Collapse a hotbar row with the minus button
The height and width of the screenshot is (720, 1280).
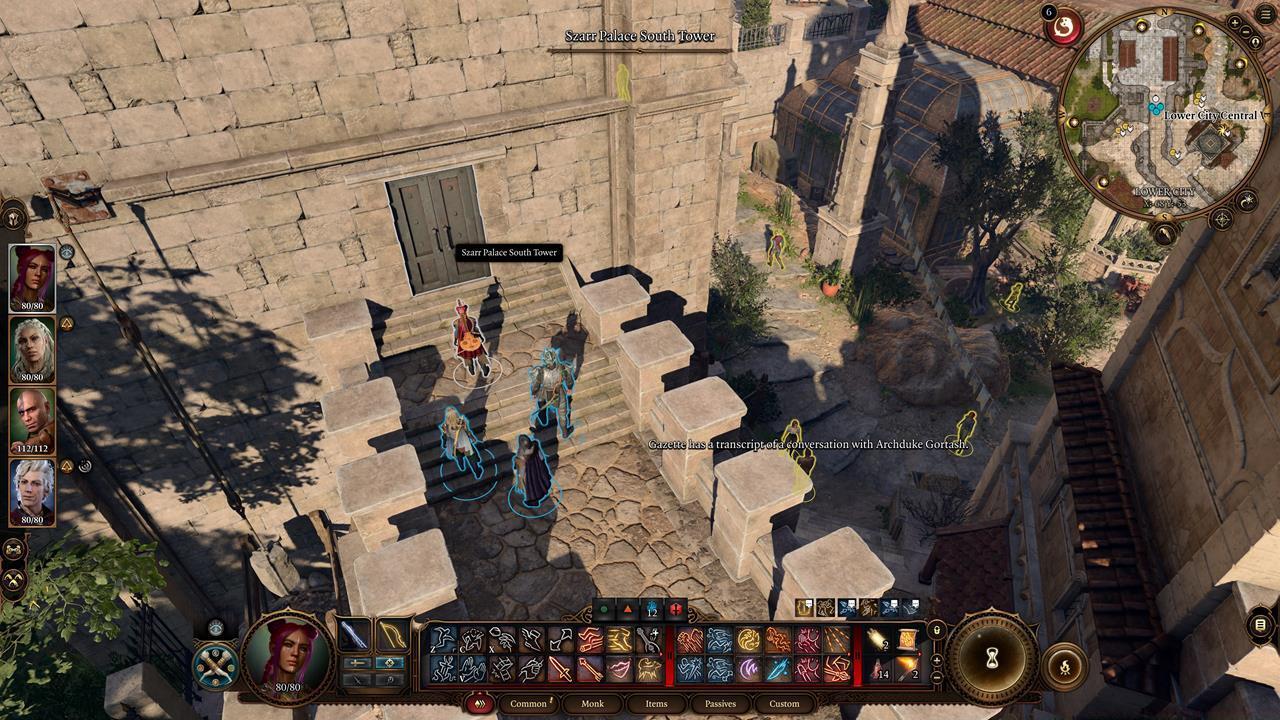point(936,677)
